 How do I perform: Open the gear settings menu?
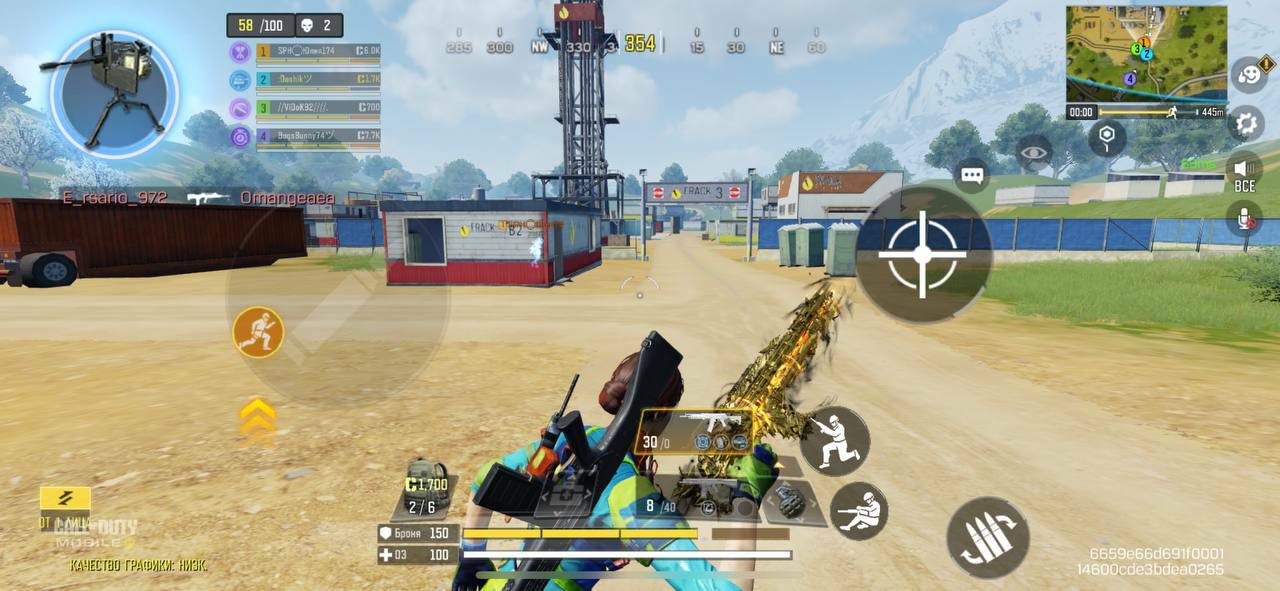pos(1246,124)
